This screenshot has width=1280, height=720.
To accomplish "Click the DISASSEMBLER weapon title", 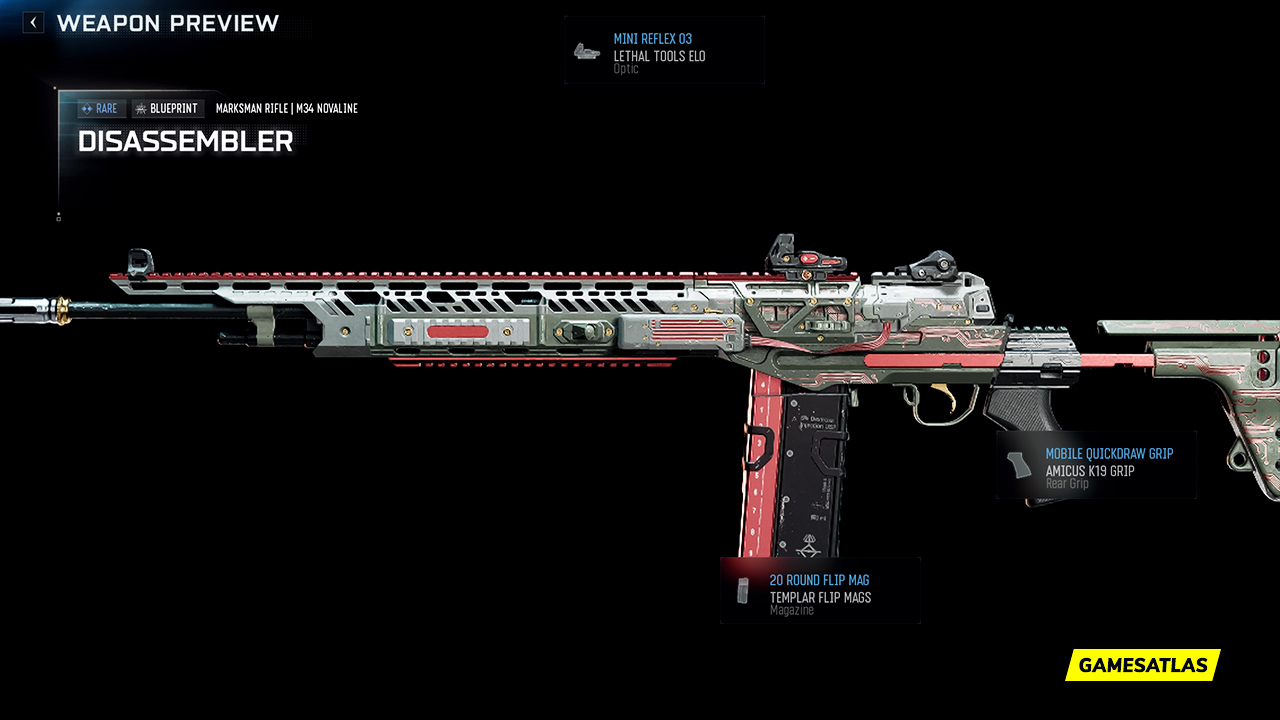I will (x=187, y=141).
